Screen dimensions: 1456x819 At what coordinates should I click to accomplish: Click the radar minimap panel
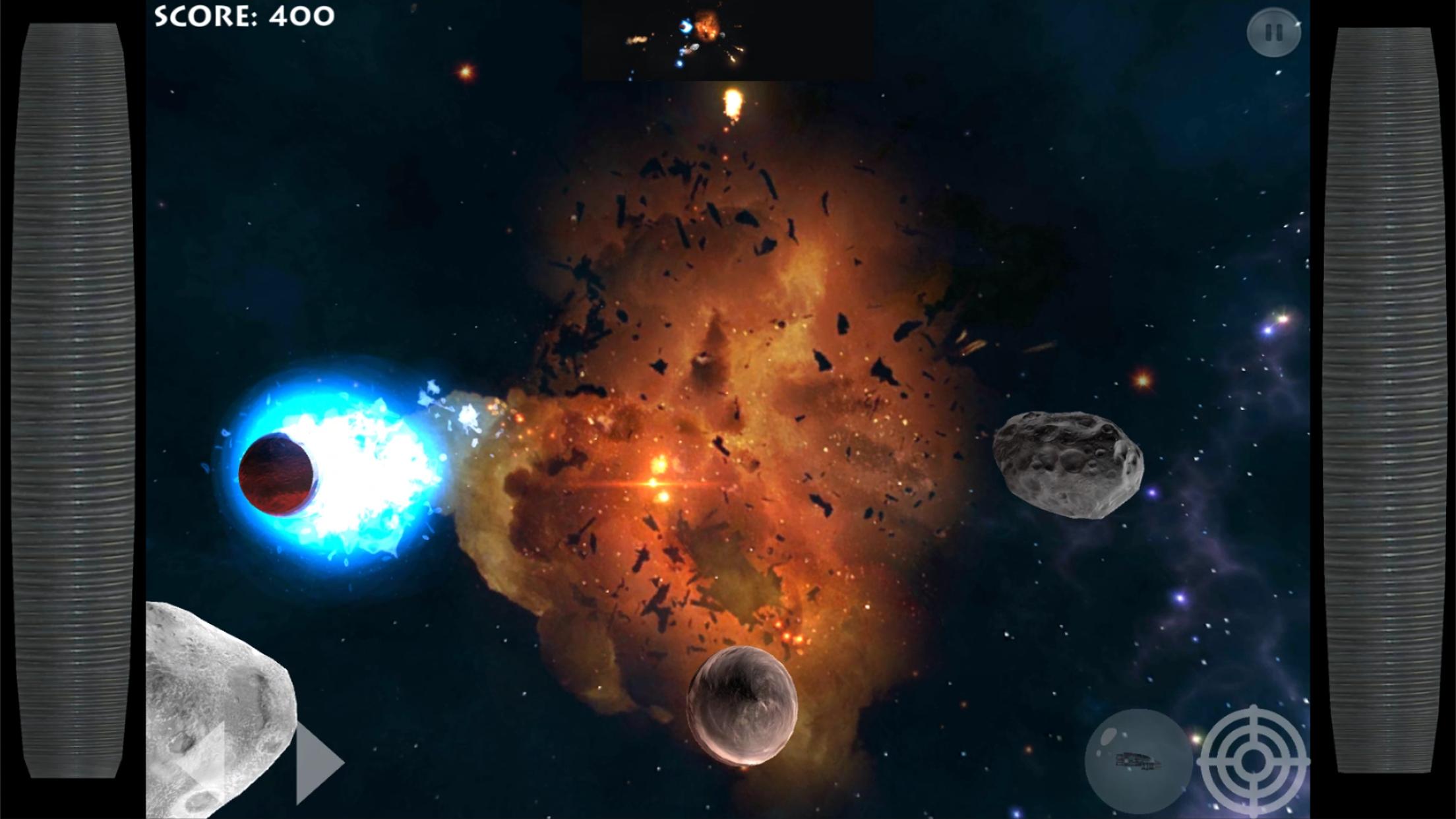727,40
